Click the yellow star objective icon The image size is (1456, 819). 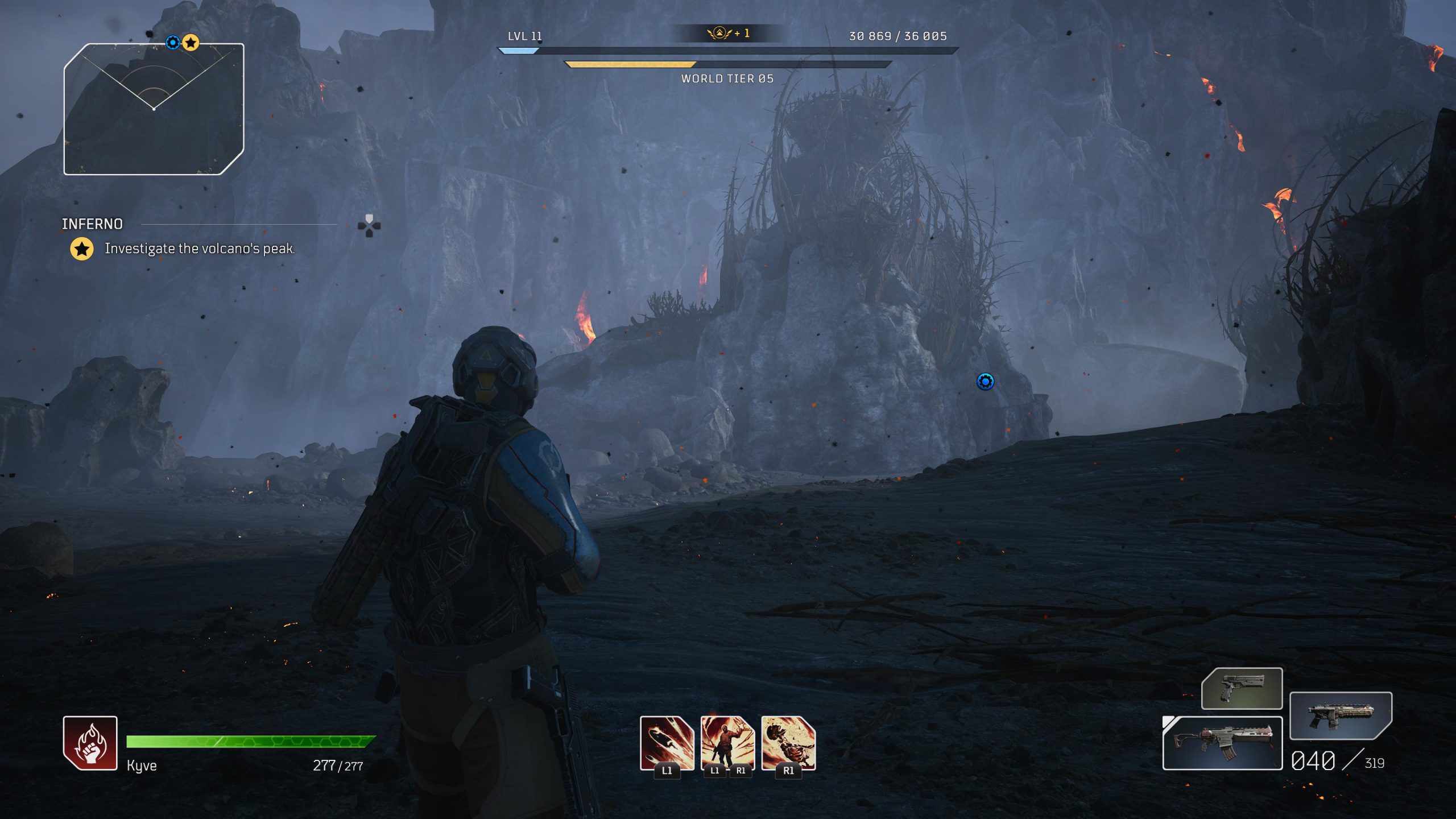[x=82, y=249]
